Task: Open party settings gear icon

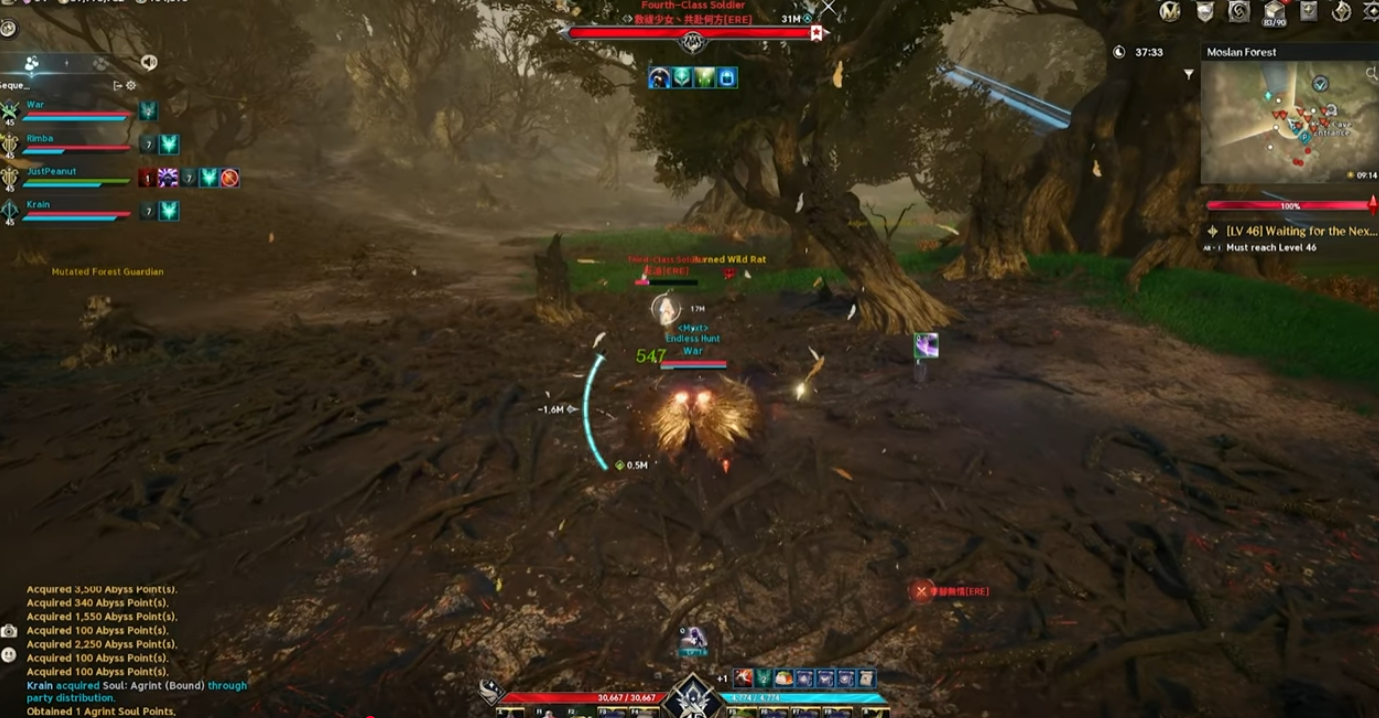Action: coord(131,86)
